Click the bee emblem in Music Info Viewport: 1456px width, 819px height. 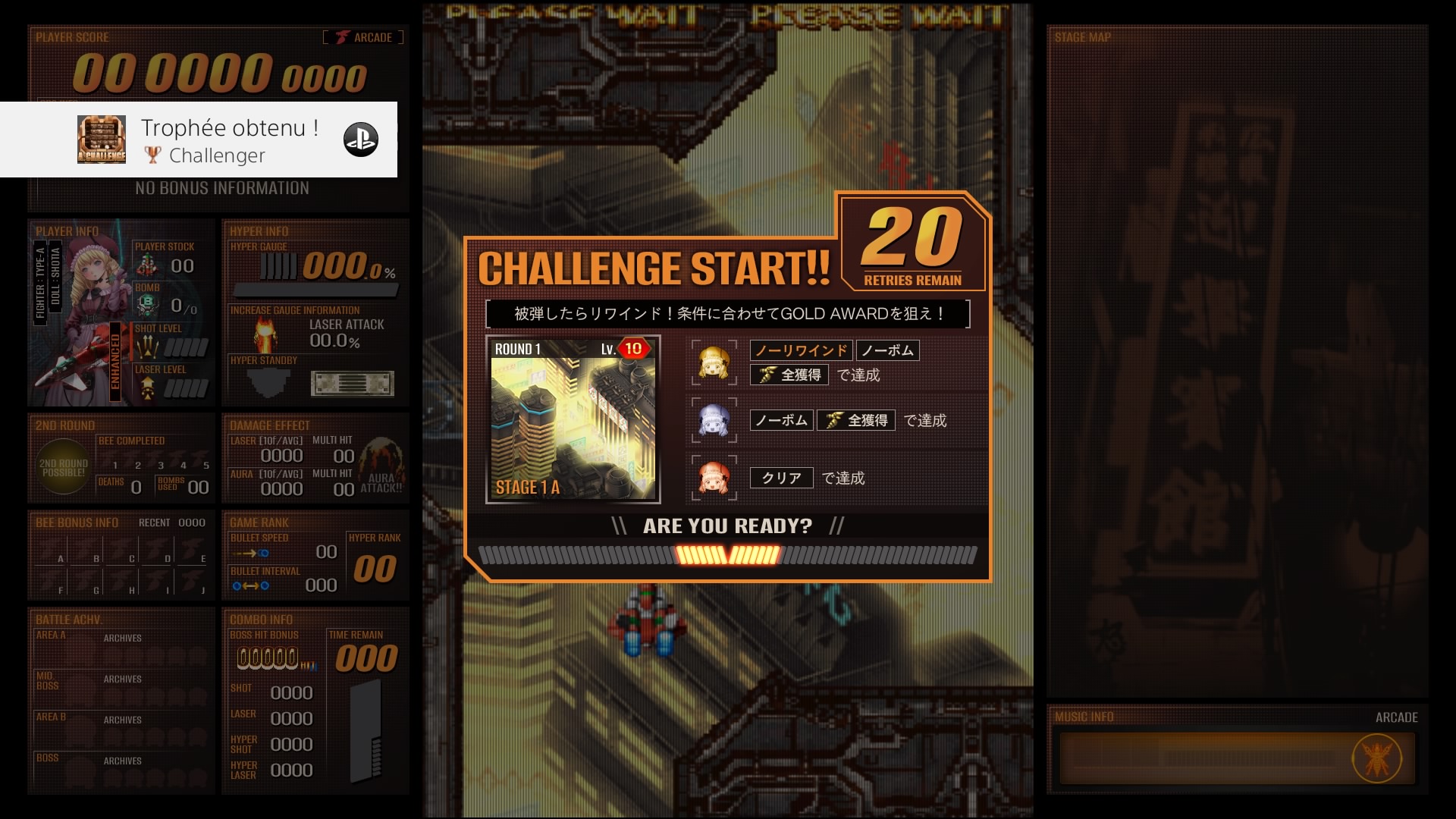pos(1377,758)
